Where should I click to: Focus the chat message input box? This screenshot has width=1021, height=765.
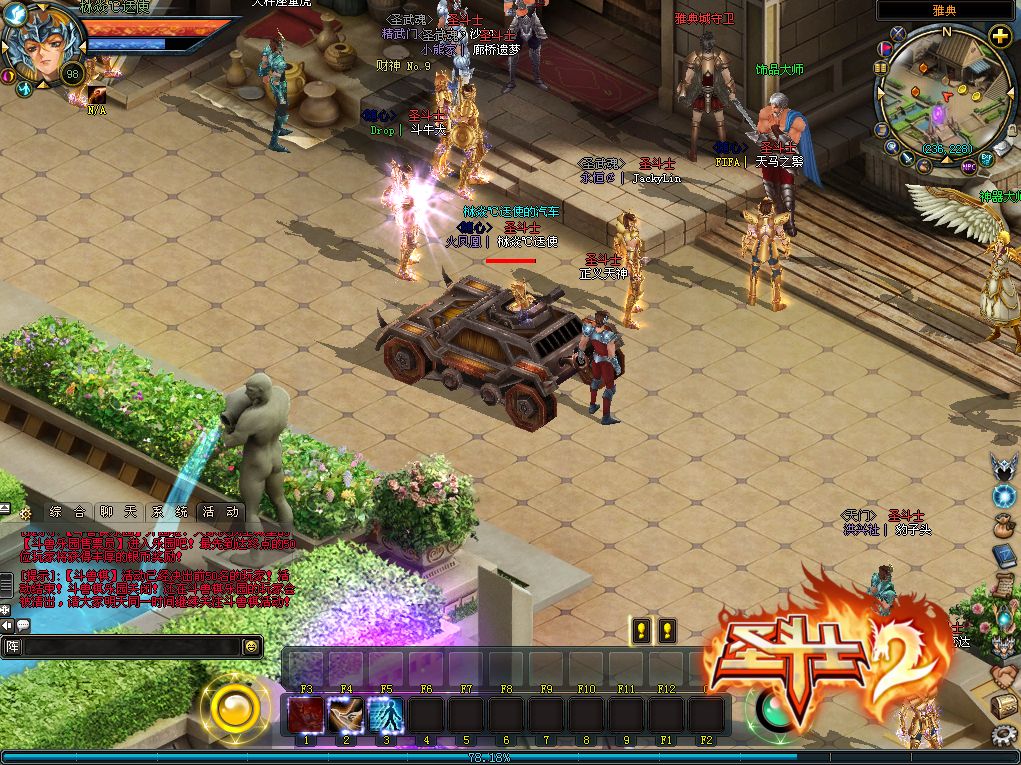pyautogui.click(x=130, y=647)
